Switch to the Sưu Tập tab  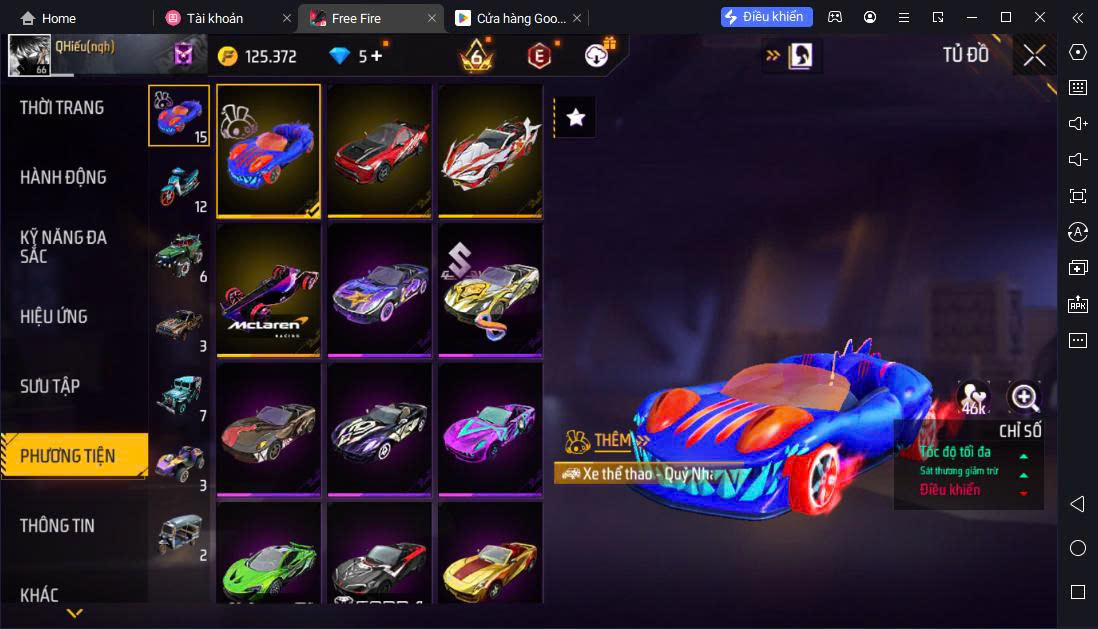point(50,387)
